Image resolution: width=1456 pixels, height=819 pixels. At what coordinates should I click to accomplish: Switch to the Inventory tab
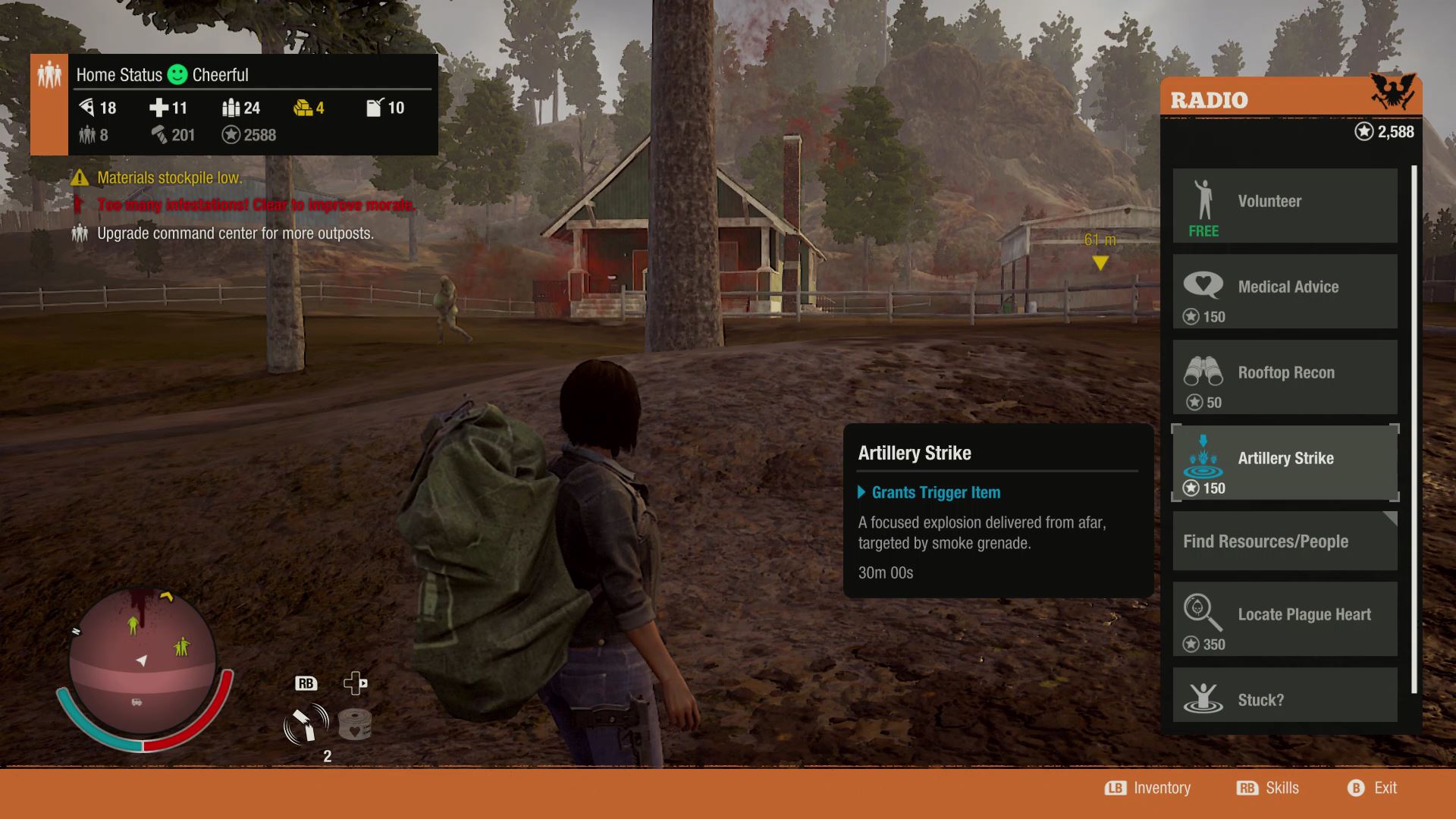(x=1148, y=788)
